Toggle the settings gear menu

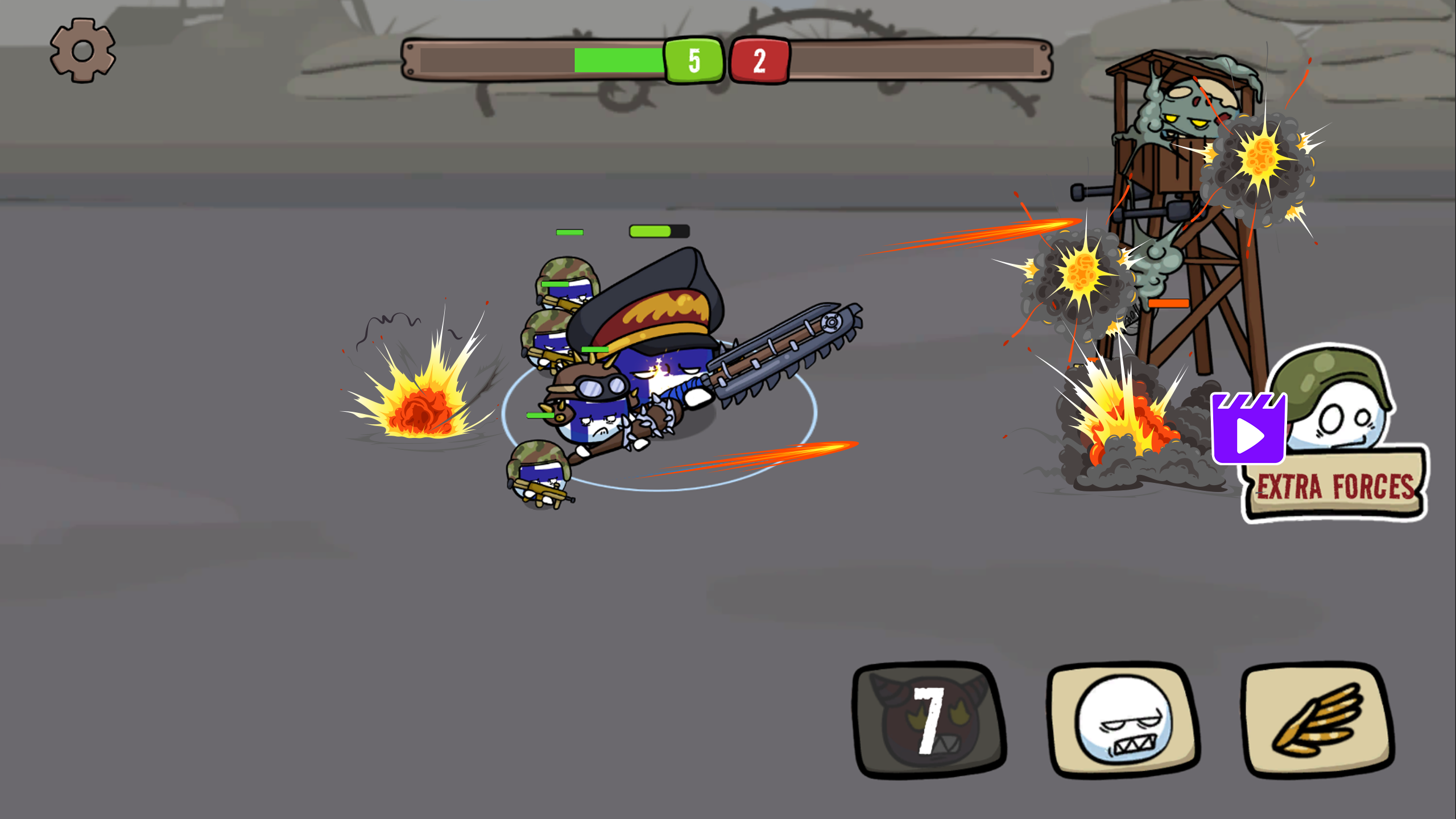82,50
